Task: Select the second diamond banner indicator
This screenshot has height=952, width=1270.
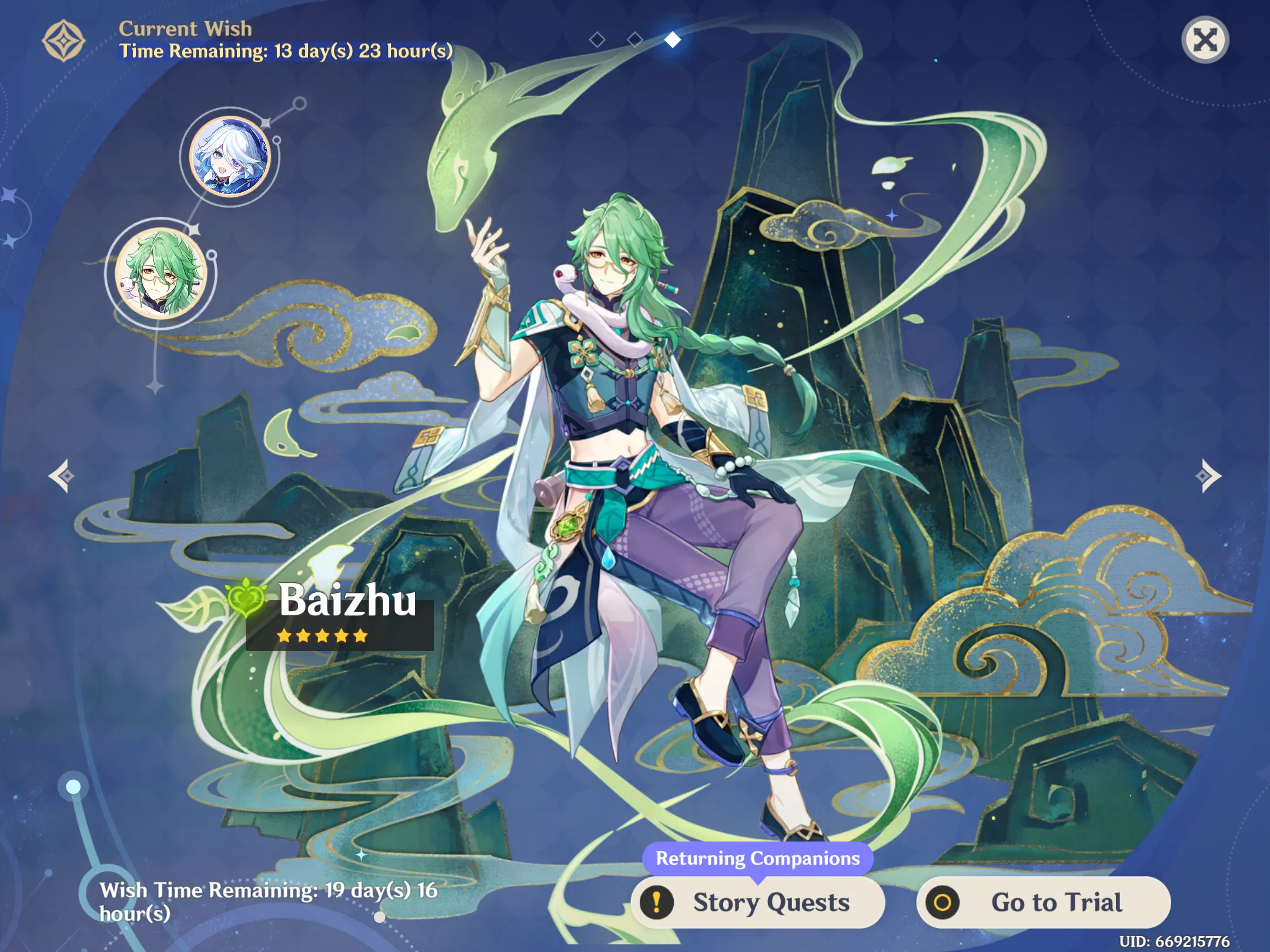Action: (635, 40)
